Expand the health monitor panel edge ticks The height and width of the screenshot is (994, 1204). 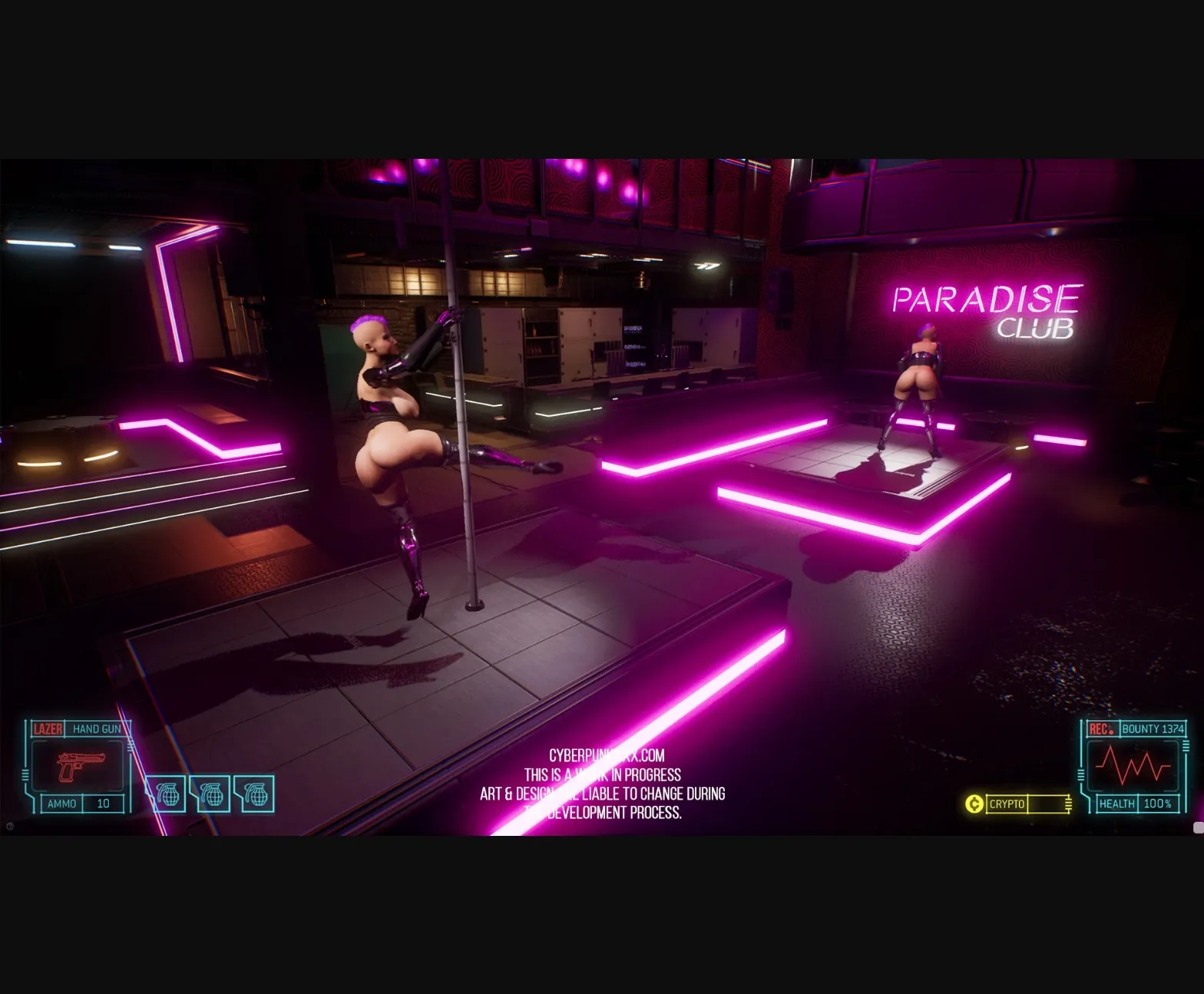pyautogui.click(x=1186, y=747)
